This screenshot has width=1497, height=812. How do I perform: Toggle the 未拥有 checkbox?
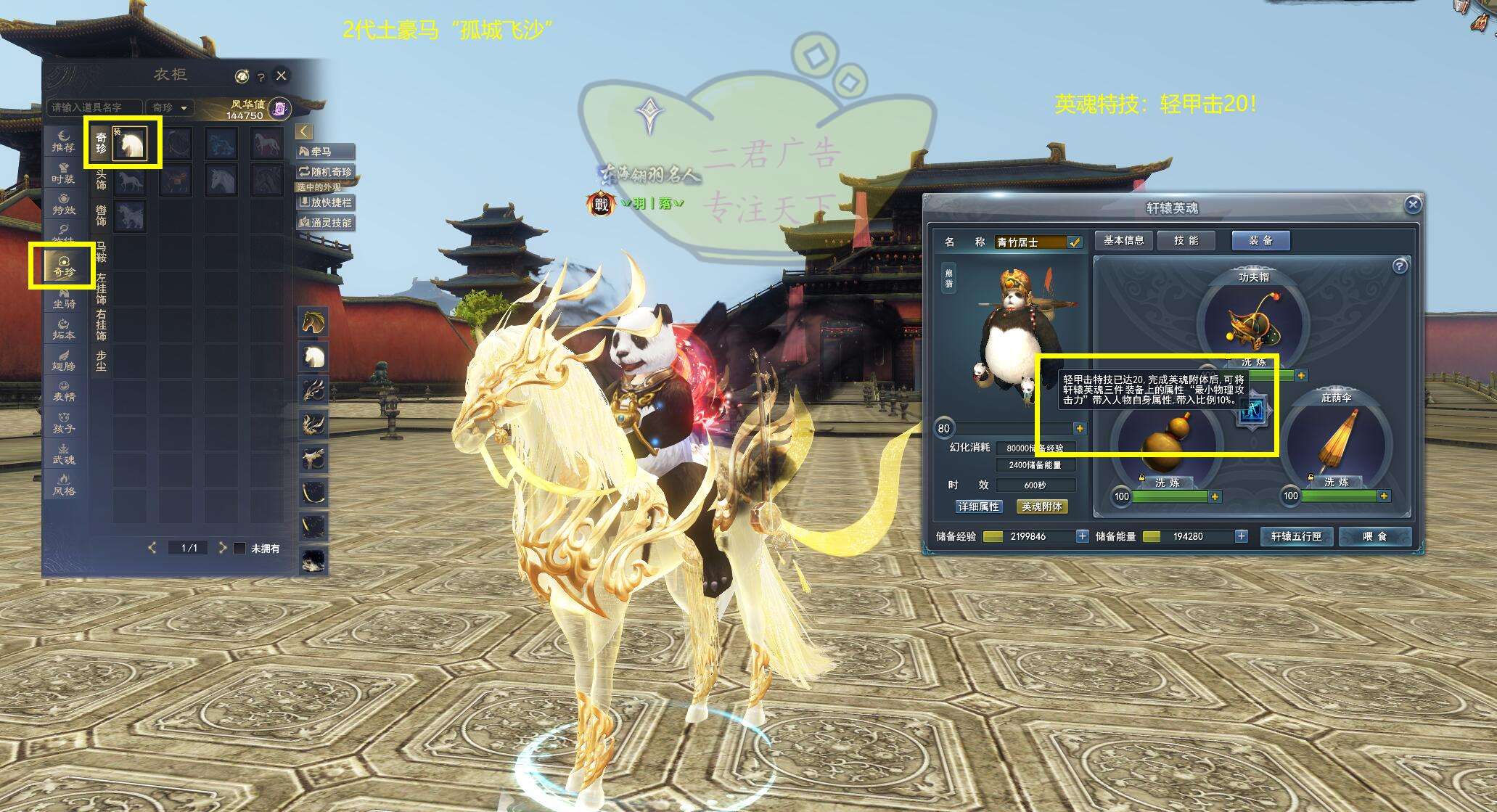pyautogui.click(x=239, y=549)
